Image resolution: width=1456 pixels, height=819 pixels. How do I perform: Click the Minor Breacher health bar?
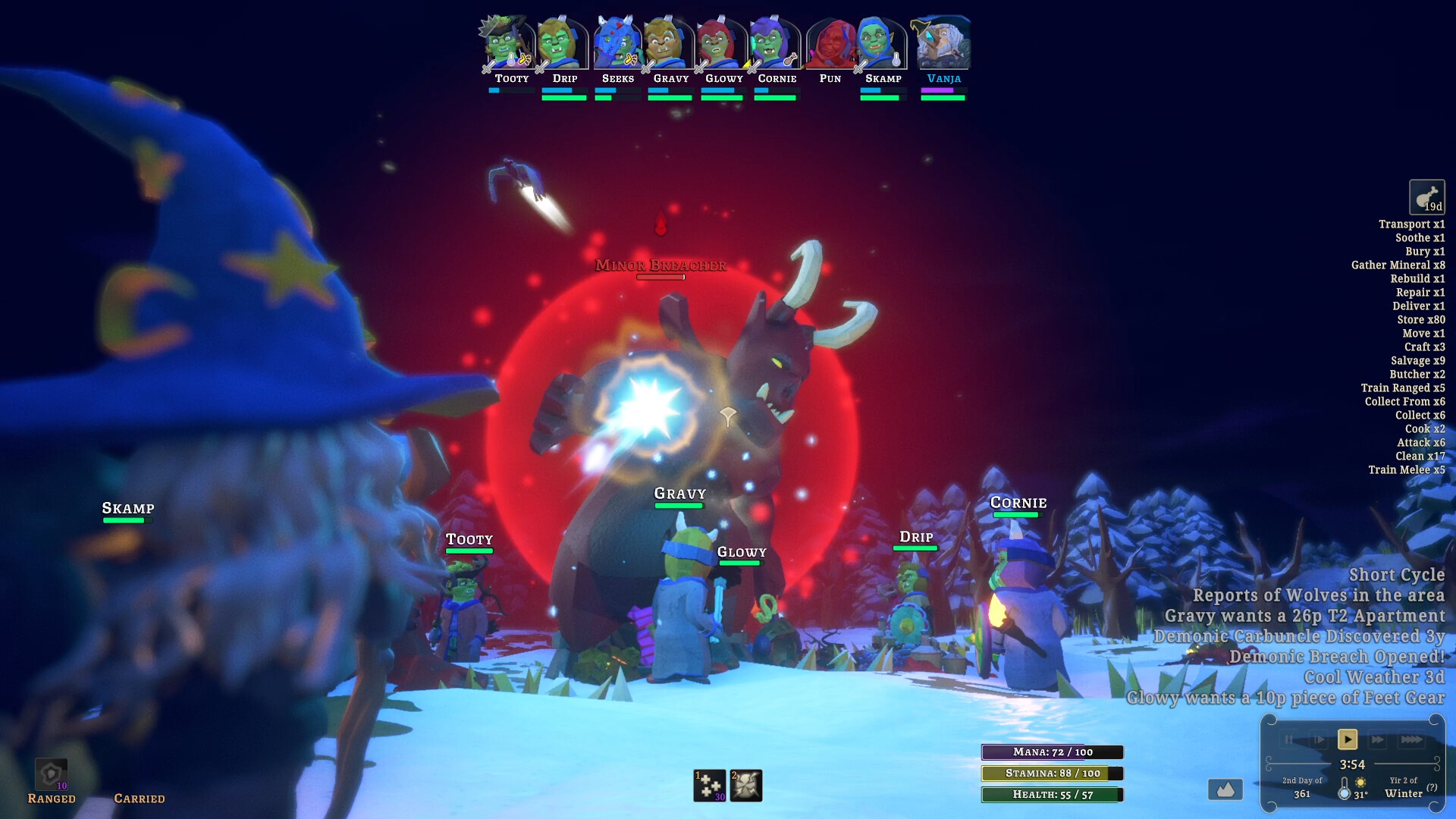point(661,277)
